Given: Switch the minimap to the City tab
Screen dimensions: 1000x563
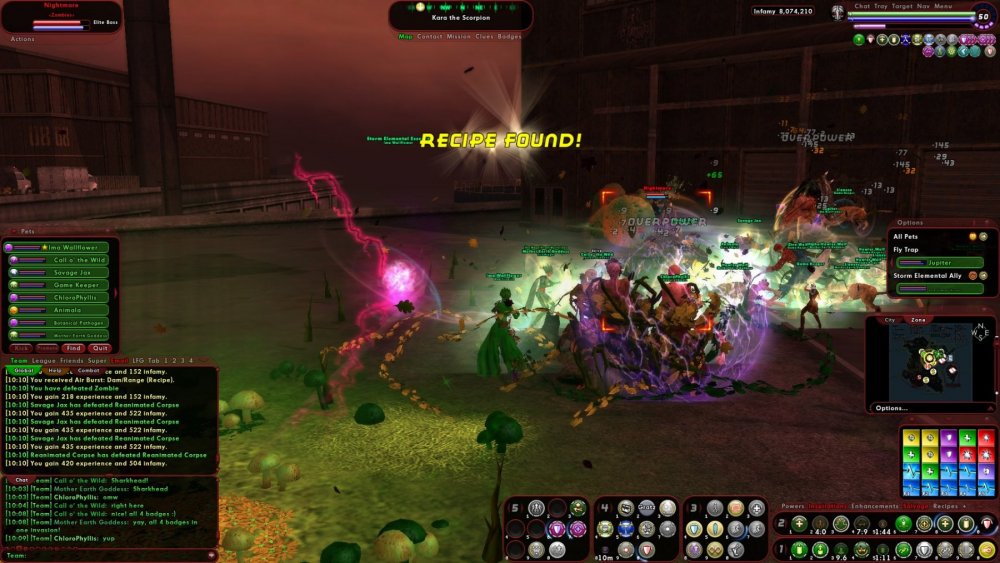Looking at the screenshot, I should tap(890, 320).
